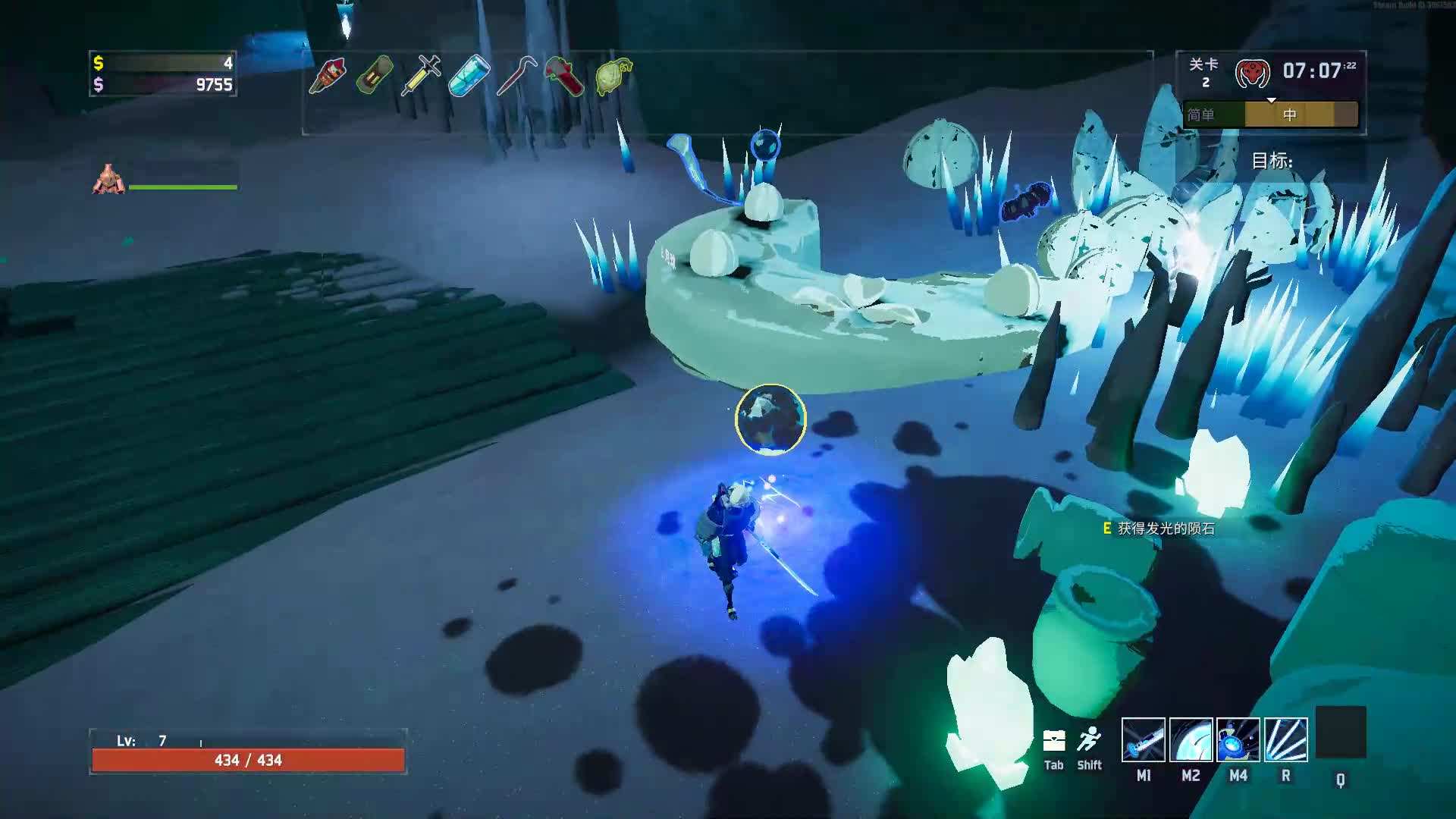
Task: Activate the sword slash primary skill
Action: [1143, 739]
